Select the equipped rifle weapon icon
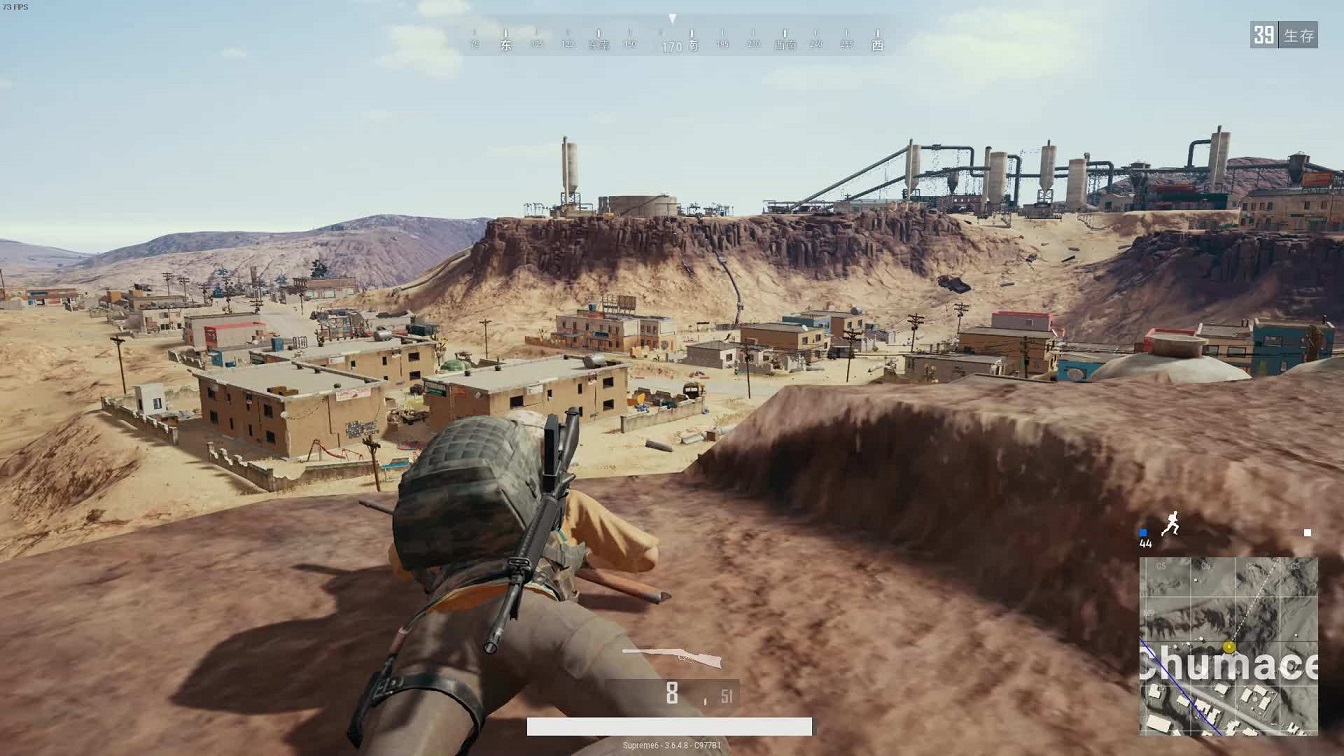The width and height of the screenshot is (1344, 756). pyautogui.click(x=672, y=657)
